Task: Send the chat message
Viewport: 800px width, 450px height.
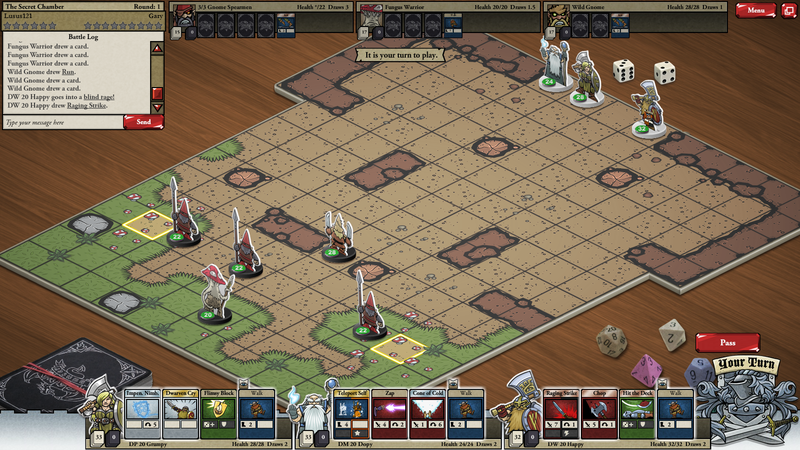Action: click(x=143, y=122)
